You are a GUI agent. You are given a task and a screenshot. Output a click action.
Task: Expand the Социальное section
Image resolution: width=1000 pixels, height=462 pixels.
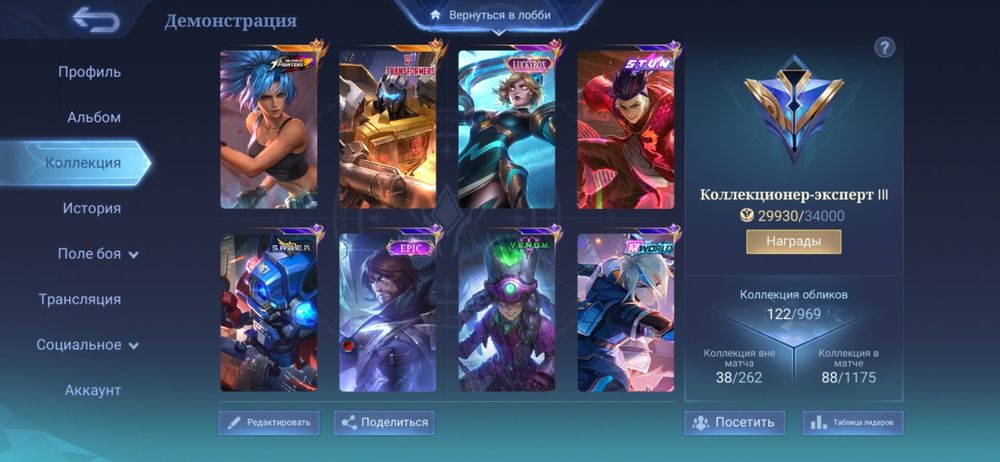click(x=88, y=345)
